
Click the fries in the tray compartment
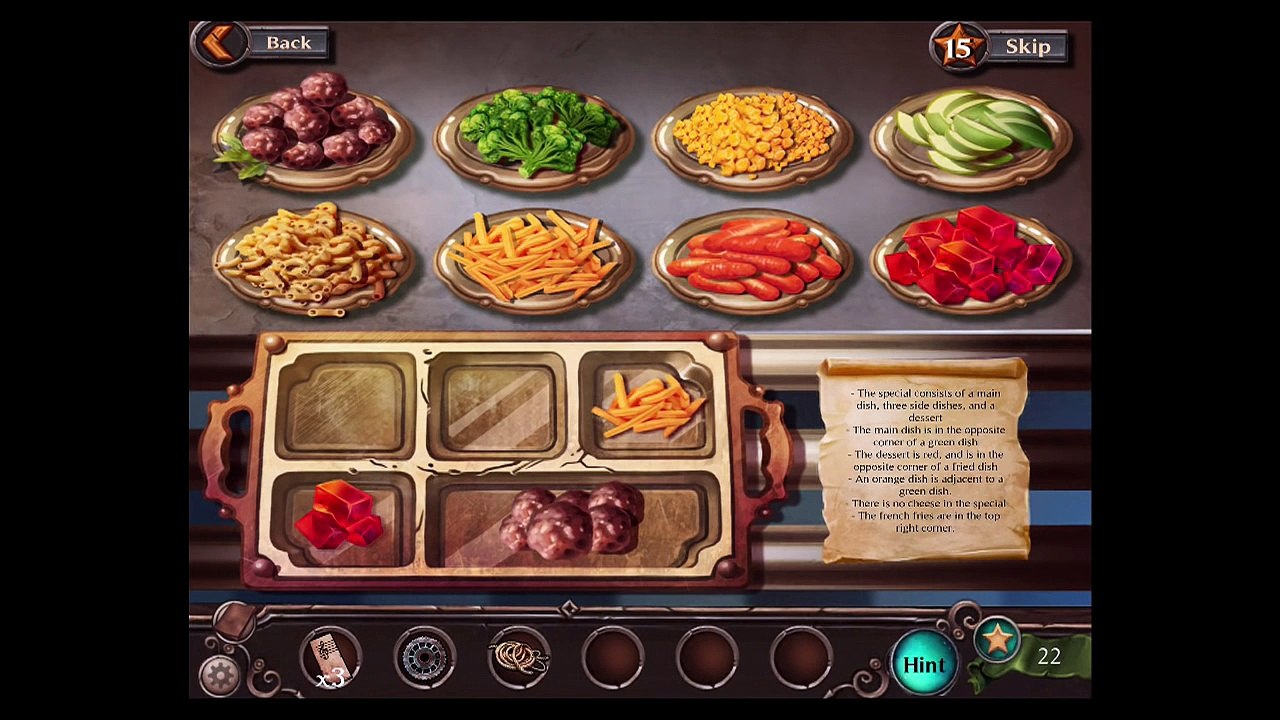click(x=646, y=403)
